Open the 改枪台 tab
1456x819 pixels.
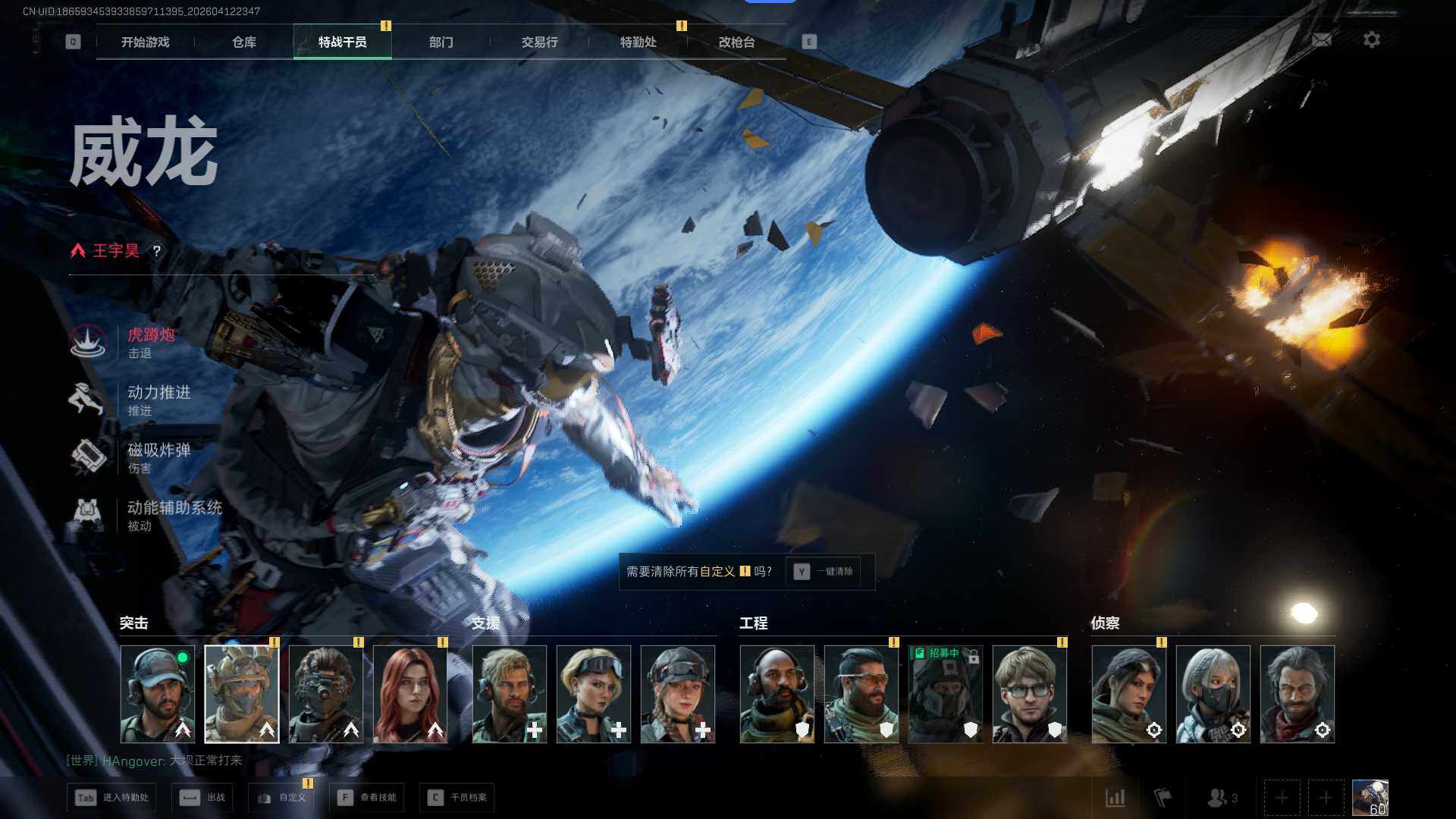click(736, 42)
